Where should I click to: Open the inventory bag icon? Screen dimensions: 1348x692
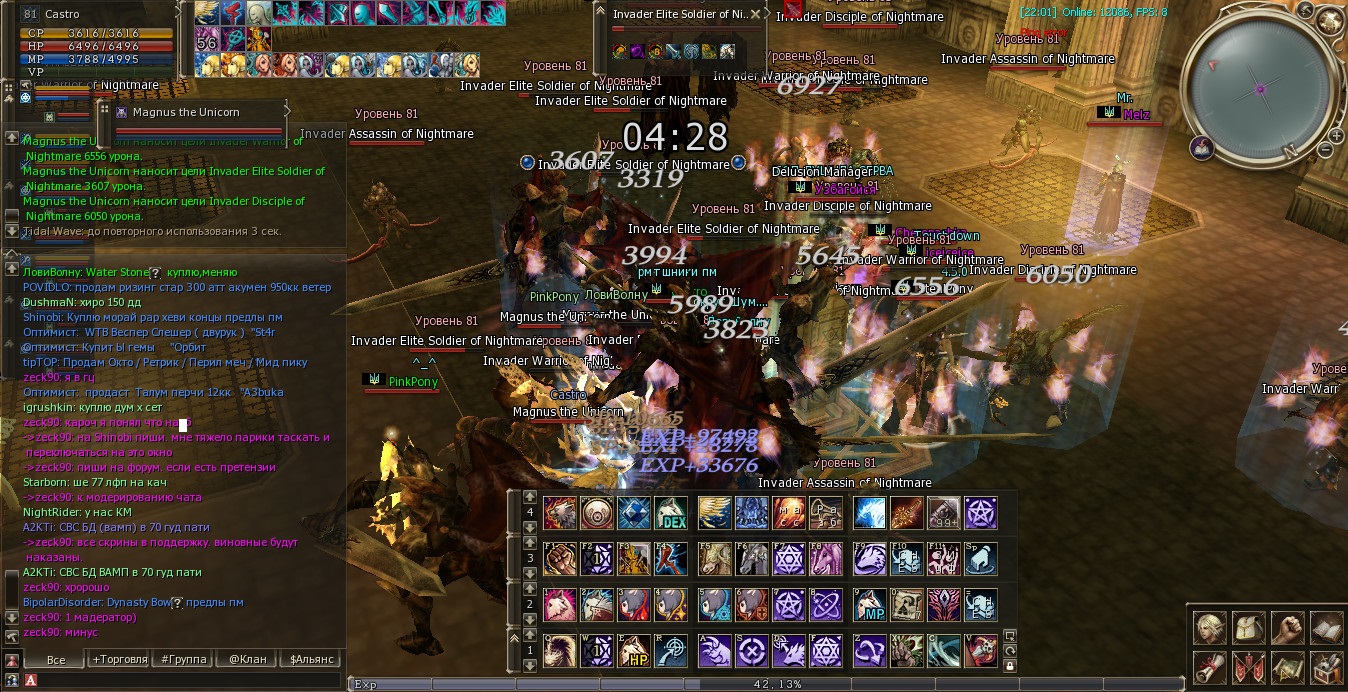(1249, 628)
